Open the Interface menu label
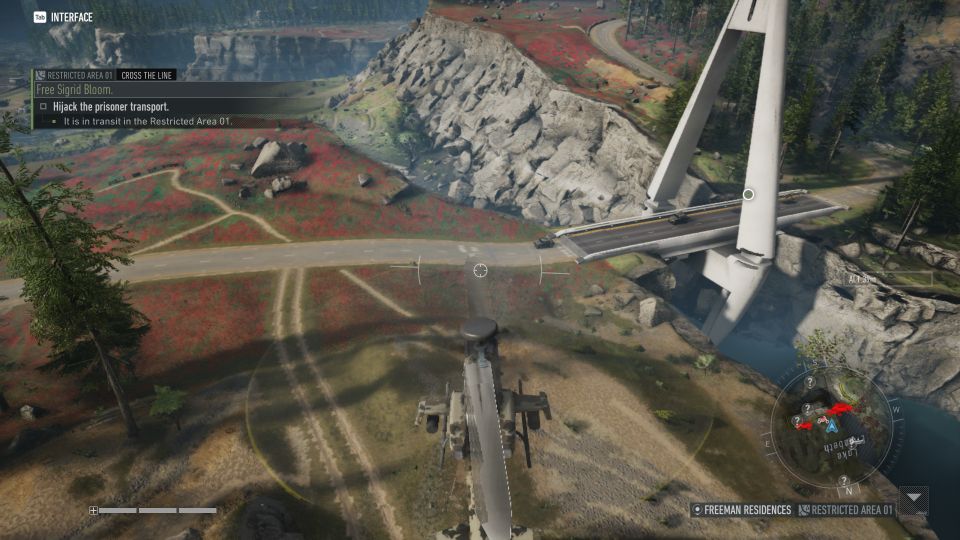Image resolution: width=960 pixels, height=540 pixels. click(70, 17)
